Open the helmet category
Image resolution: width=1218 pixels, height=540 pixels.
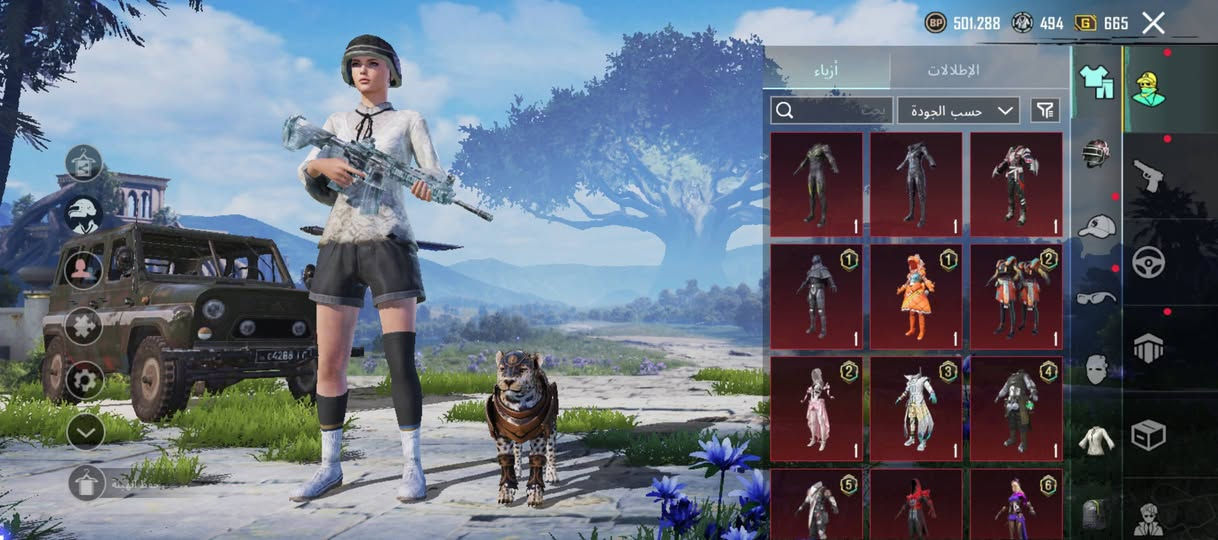pyautogui.click(x=1096, y=153)
